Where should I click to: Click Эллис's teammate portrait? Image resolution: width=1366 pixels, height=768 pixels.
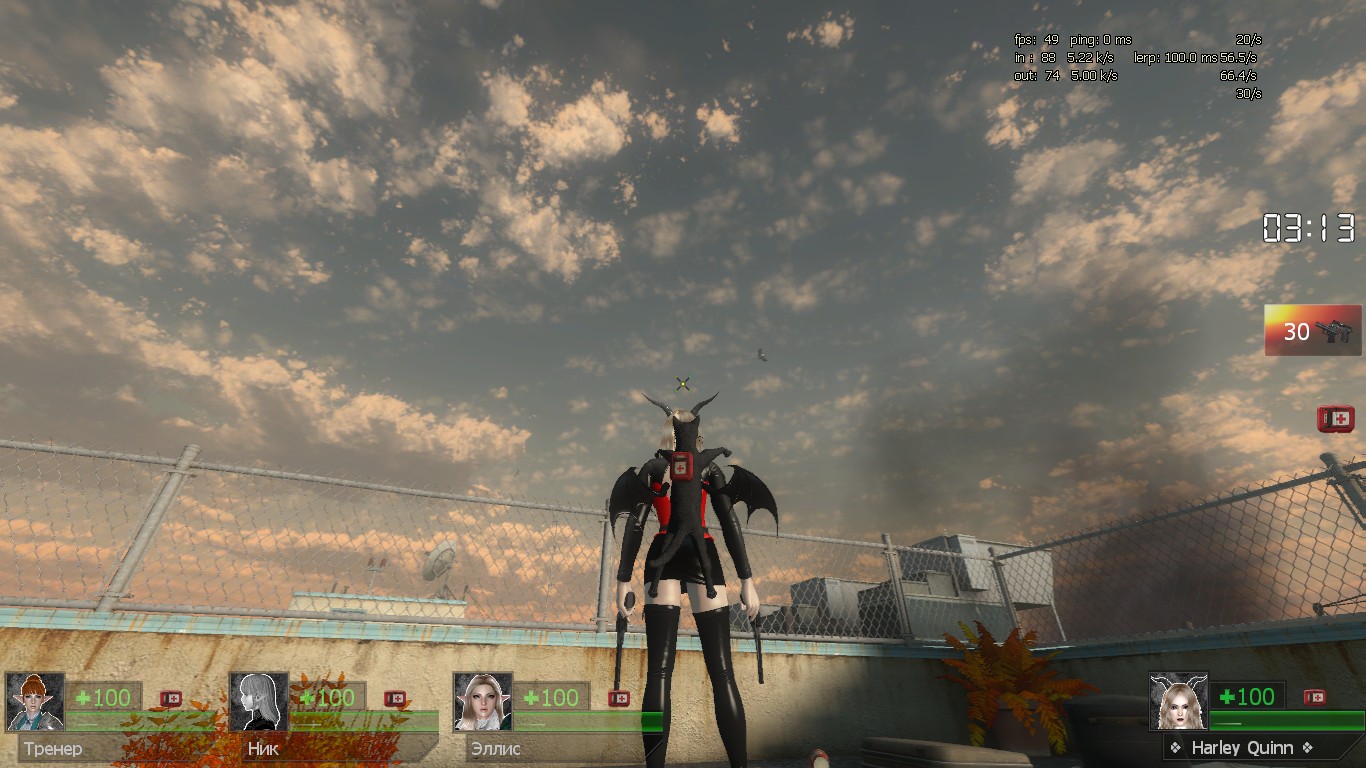483,701
